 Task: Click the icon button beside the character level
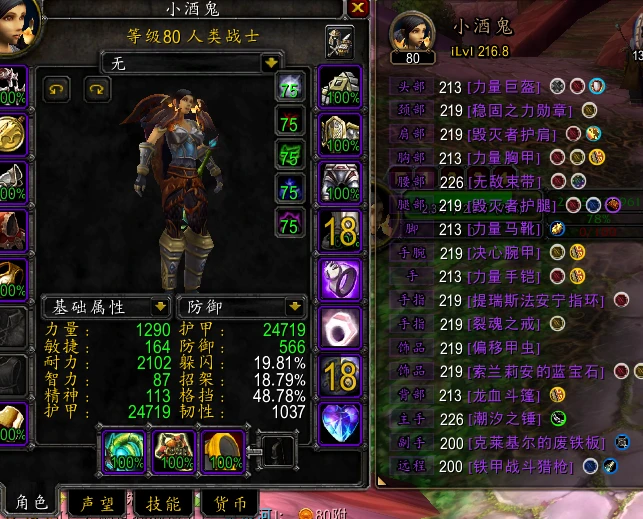pos(340,43)
